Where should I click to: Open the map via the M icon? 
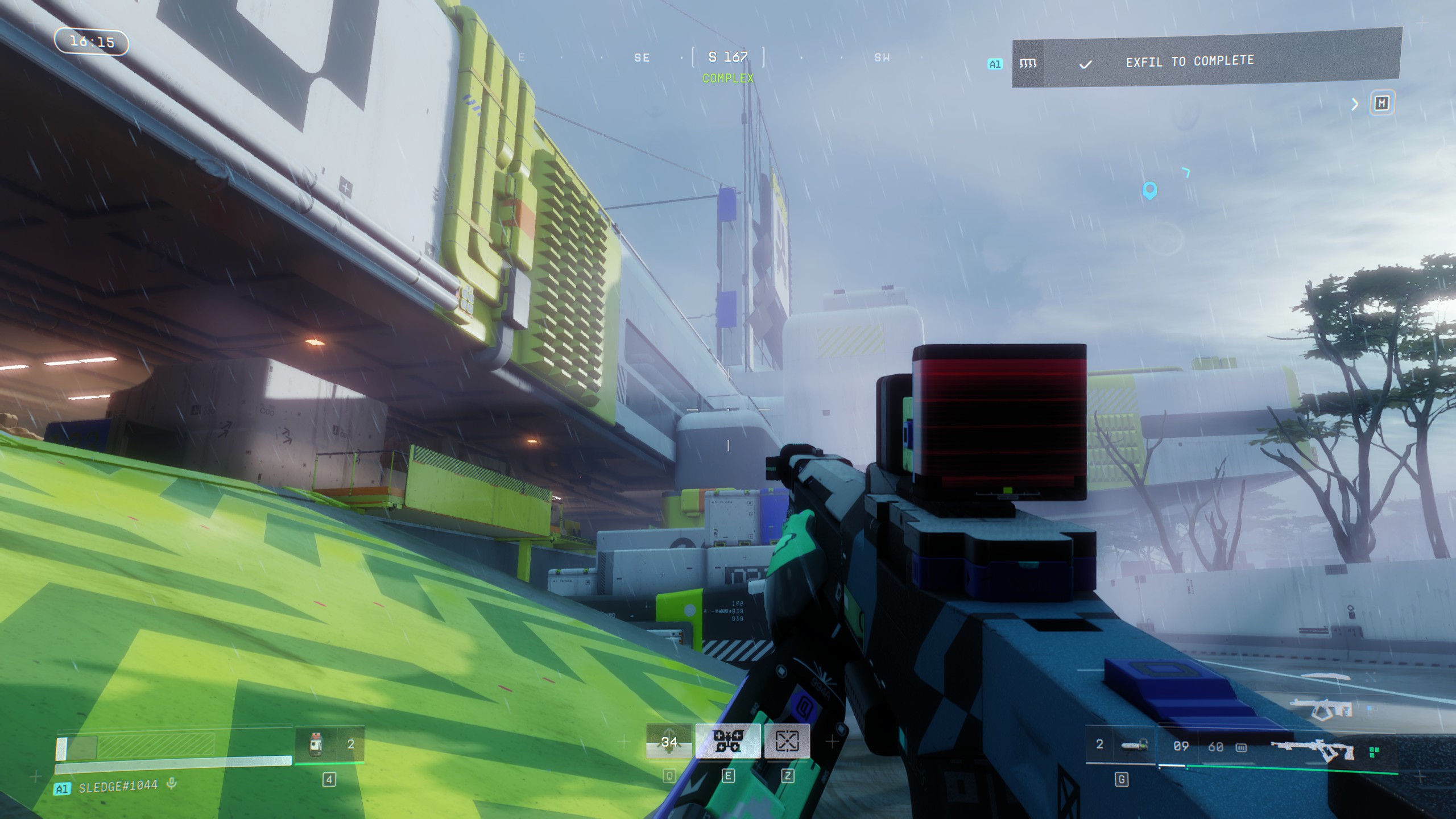(1381, 104)
